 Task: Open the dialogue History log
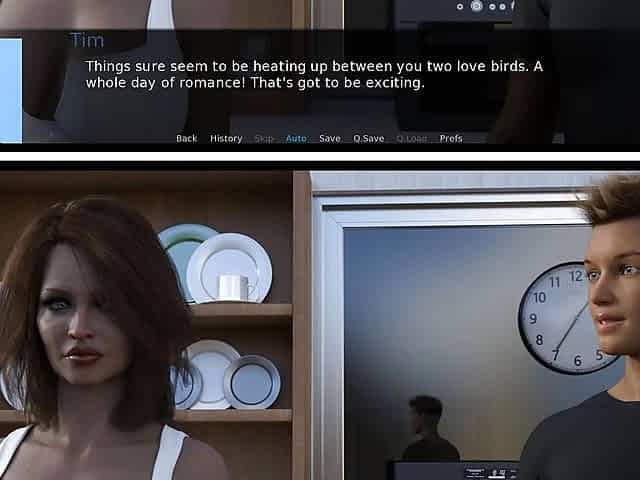(x=226, y=139)
